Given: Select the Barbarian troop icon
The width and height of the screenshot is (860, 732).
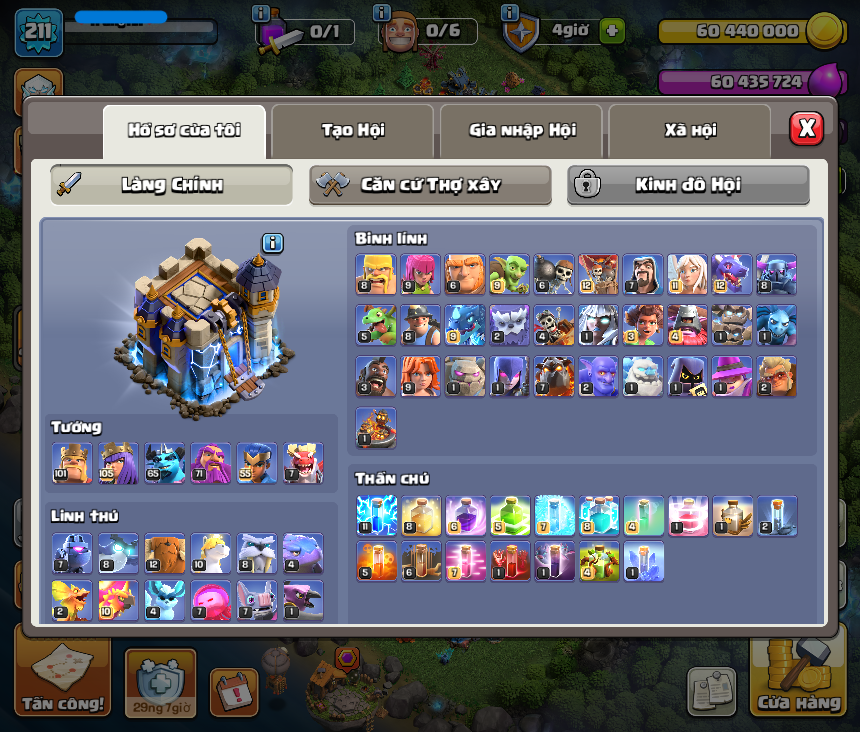Looking at the screenshot, I should pos(376,274).
